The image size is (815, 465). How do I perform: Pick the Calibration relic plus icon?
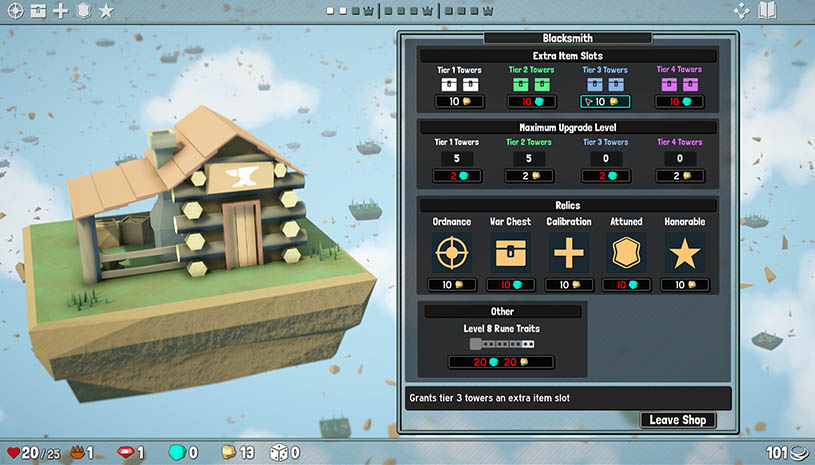(x=568, y=253)
